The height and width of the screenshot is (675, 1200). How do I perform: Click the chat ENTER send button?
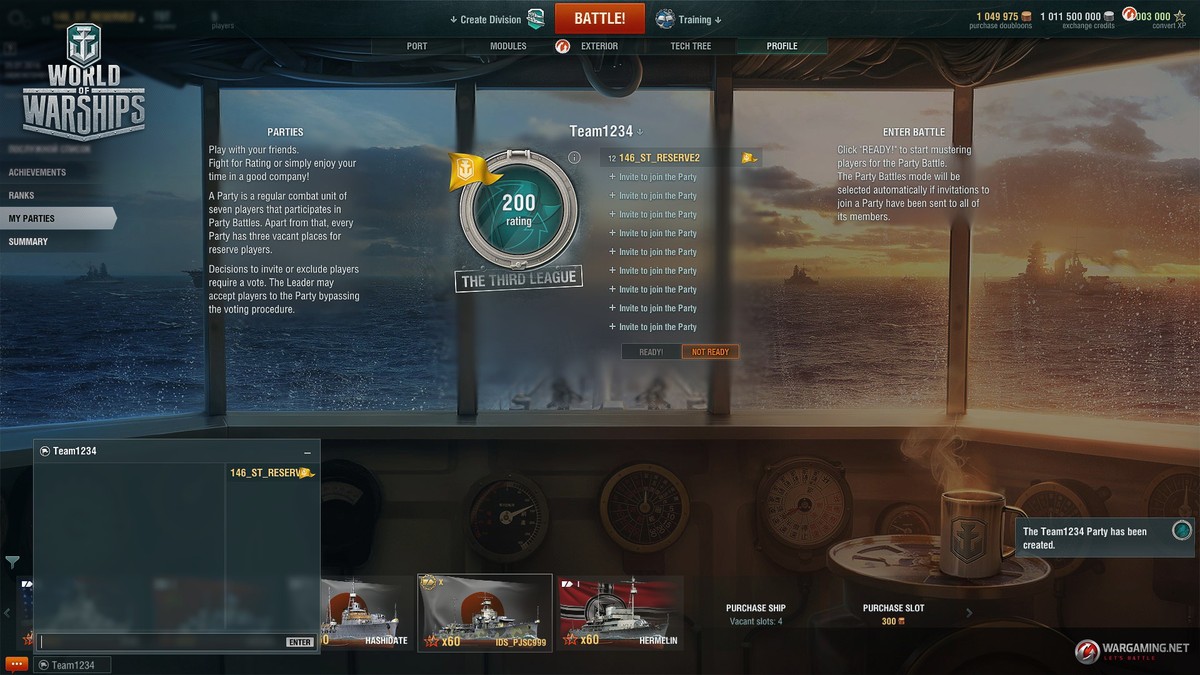(299, 642)
